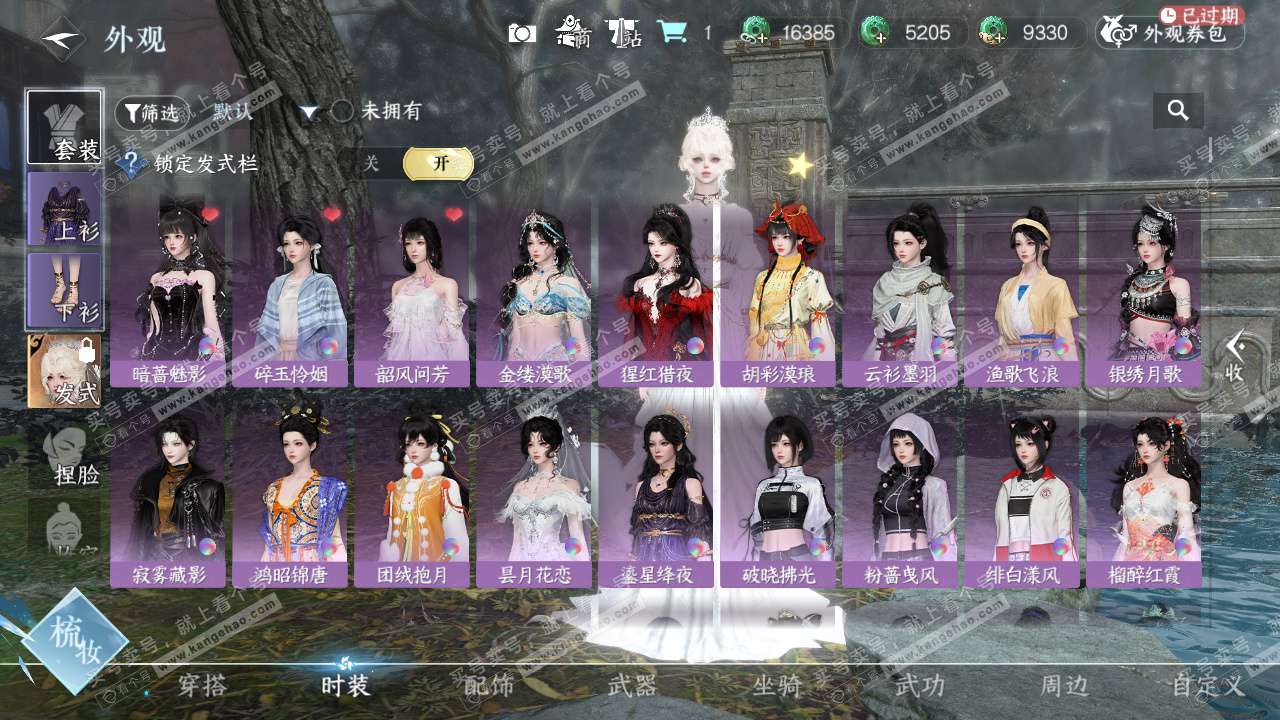1280x720 pixels.
Task: Choose the 银绣月歌 outfit card
Action: click(x=1144, y=293)
